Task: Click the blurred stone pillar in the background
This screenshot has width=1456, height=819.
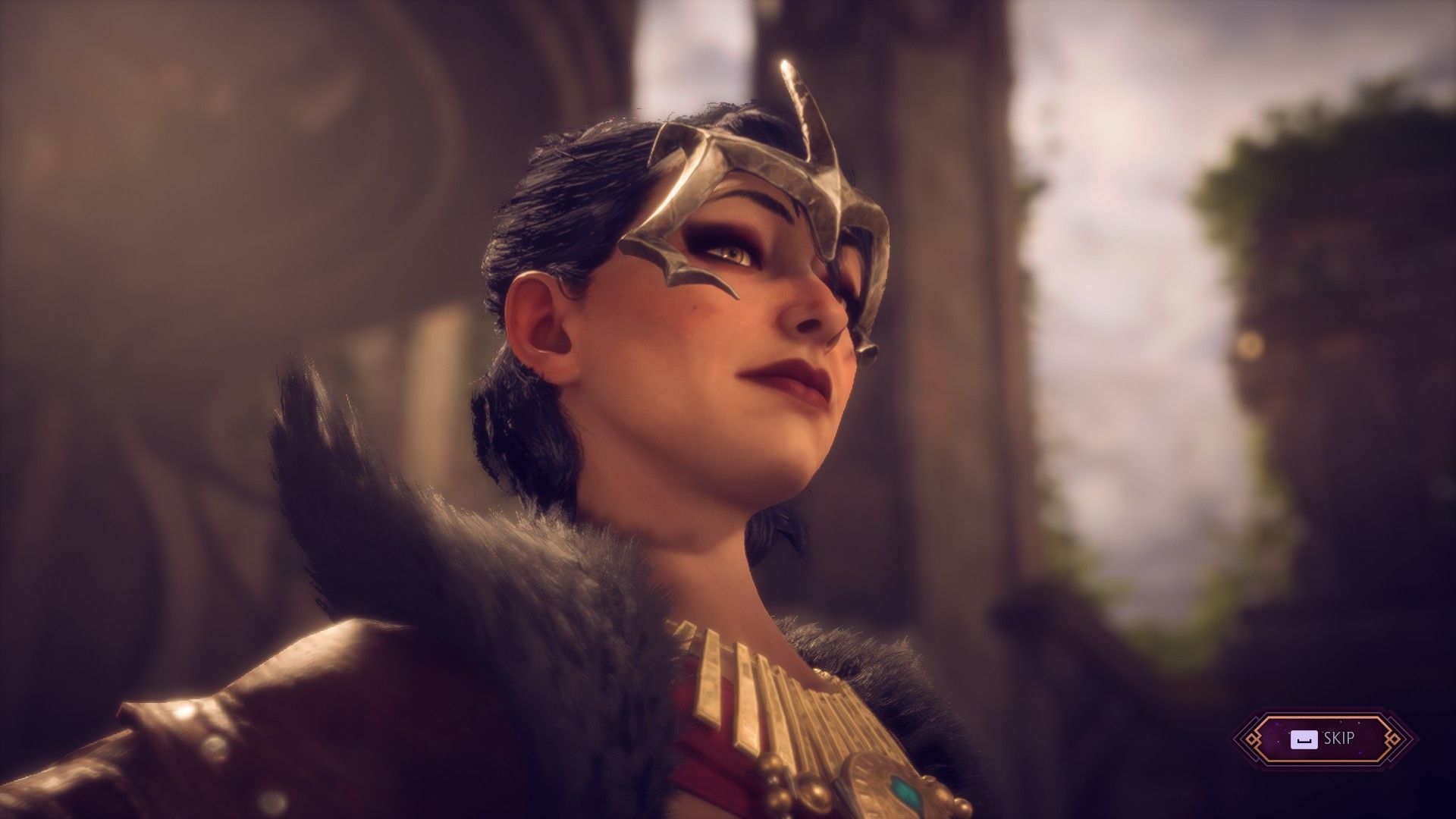Action: pyautogui.click(x=948, y=265)
